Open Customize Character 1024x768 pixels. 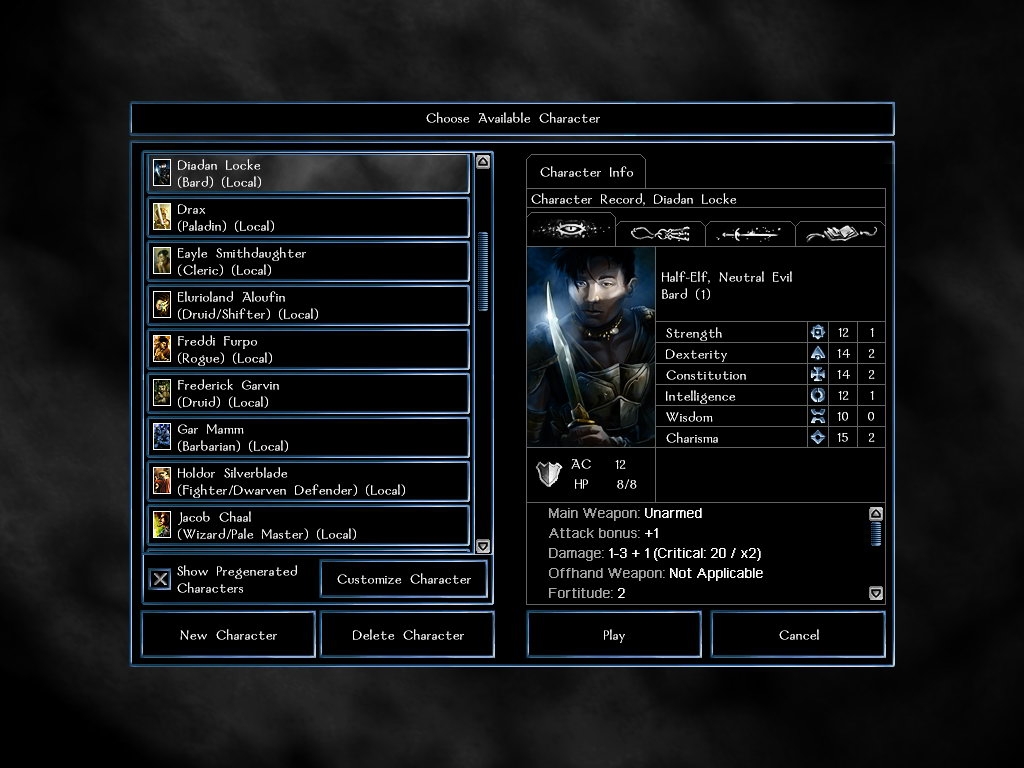404,579
